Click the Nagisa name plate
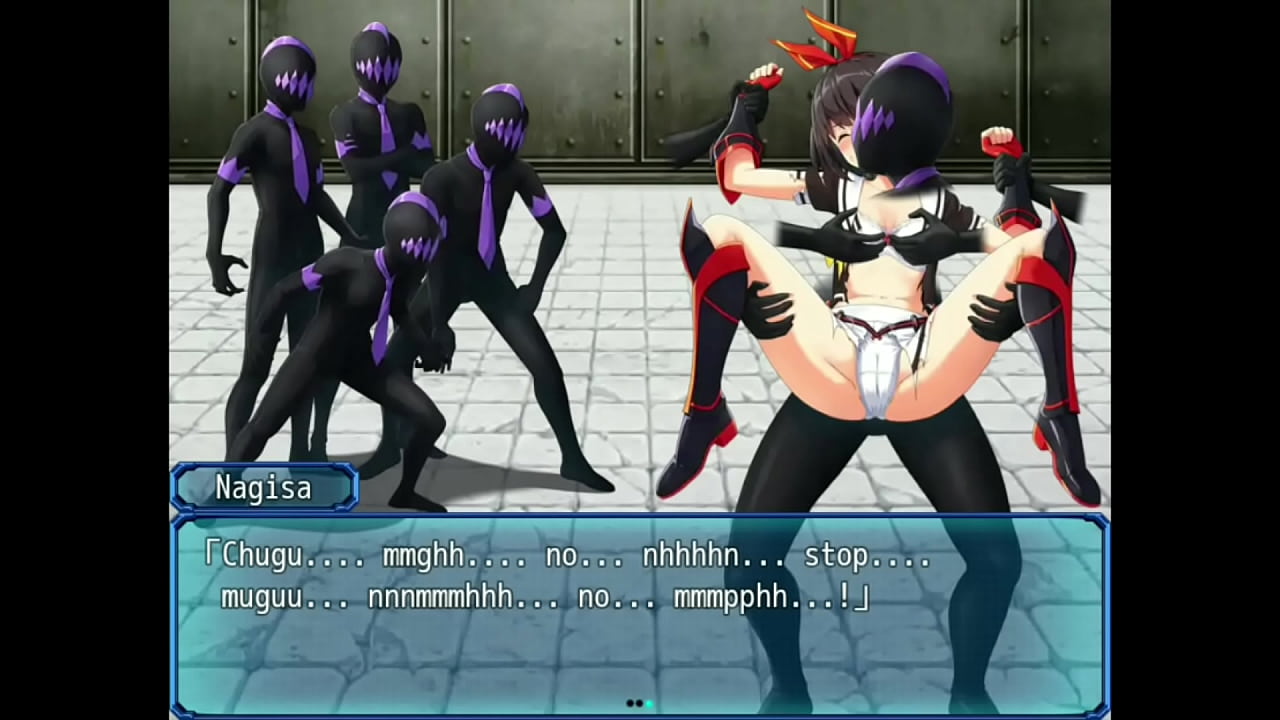 [262, 488]
